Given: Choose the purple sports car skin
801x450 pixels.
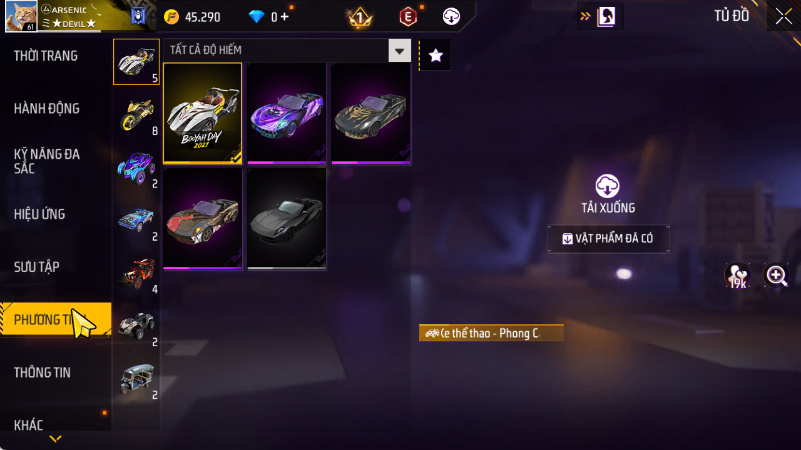Looking at the screenshot, I should [287, 113].
